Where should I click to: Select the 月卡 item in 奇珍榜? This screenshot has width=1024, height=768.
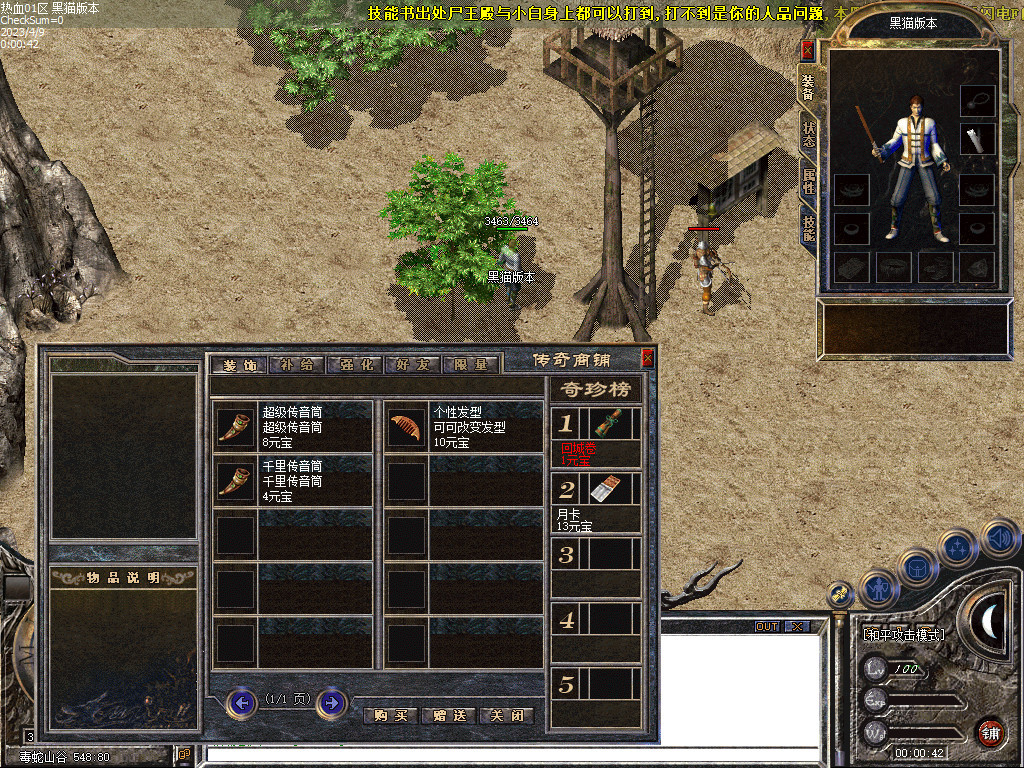click(x=608, y=489)
